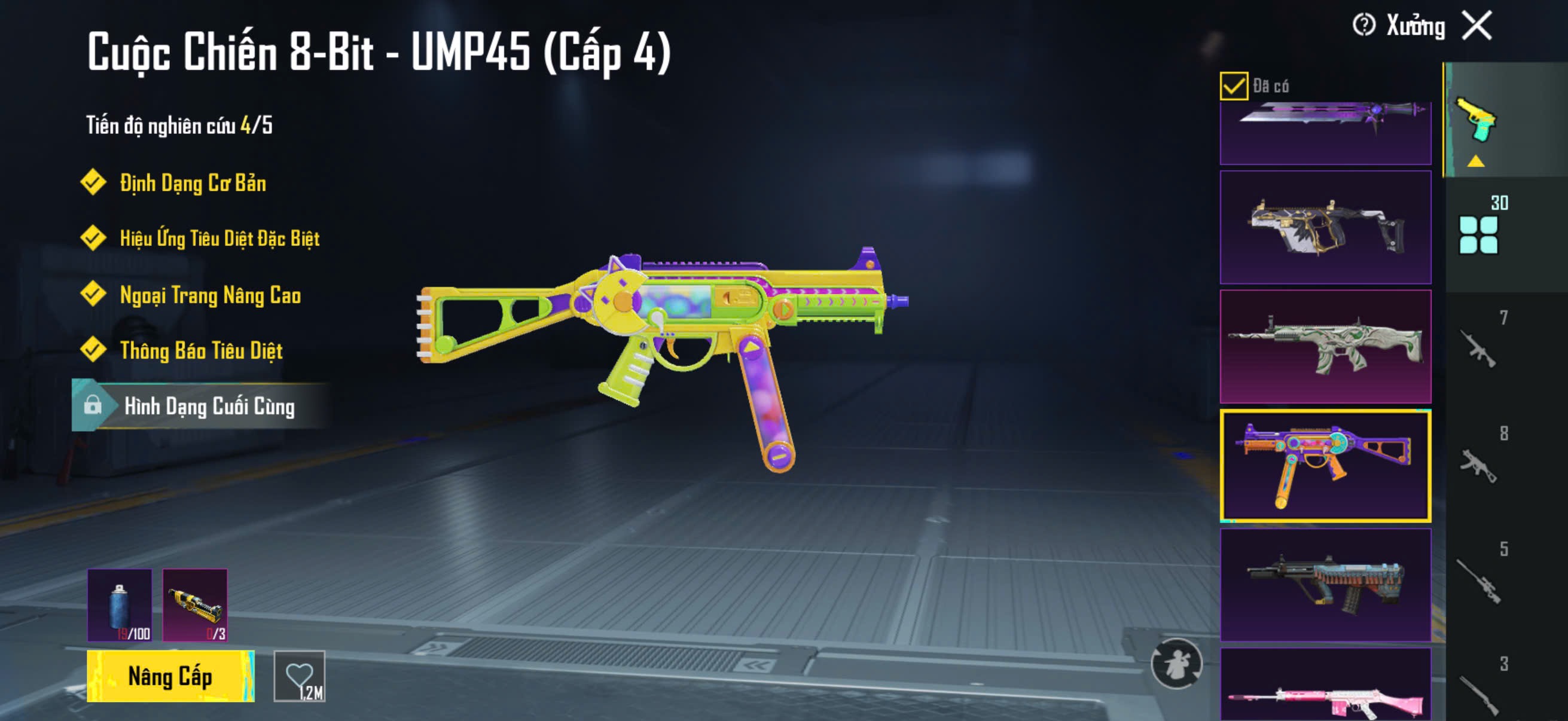Choose the Định Dạng Cơ Bản stage
This screenshot has width=1568, height=721.
point(193,182)
